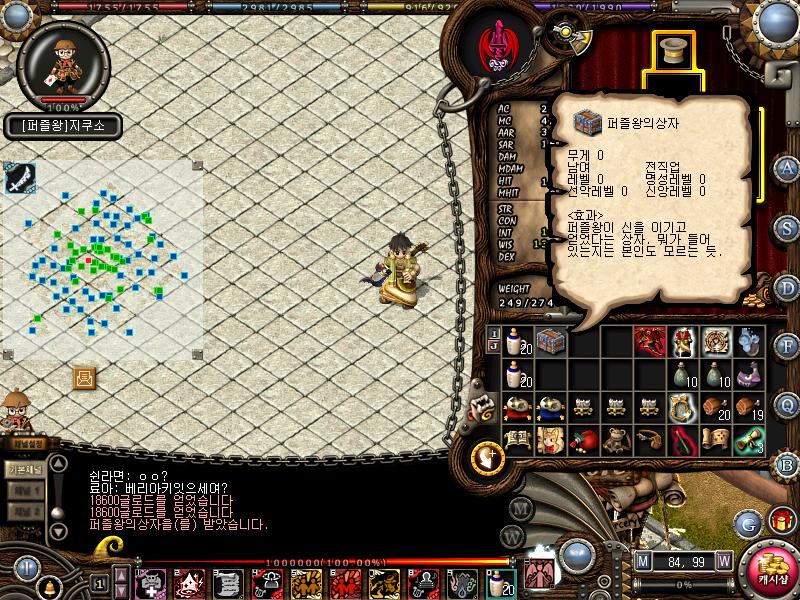Choose the golden lyre item

point(682,407)
